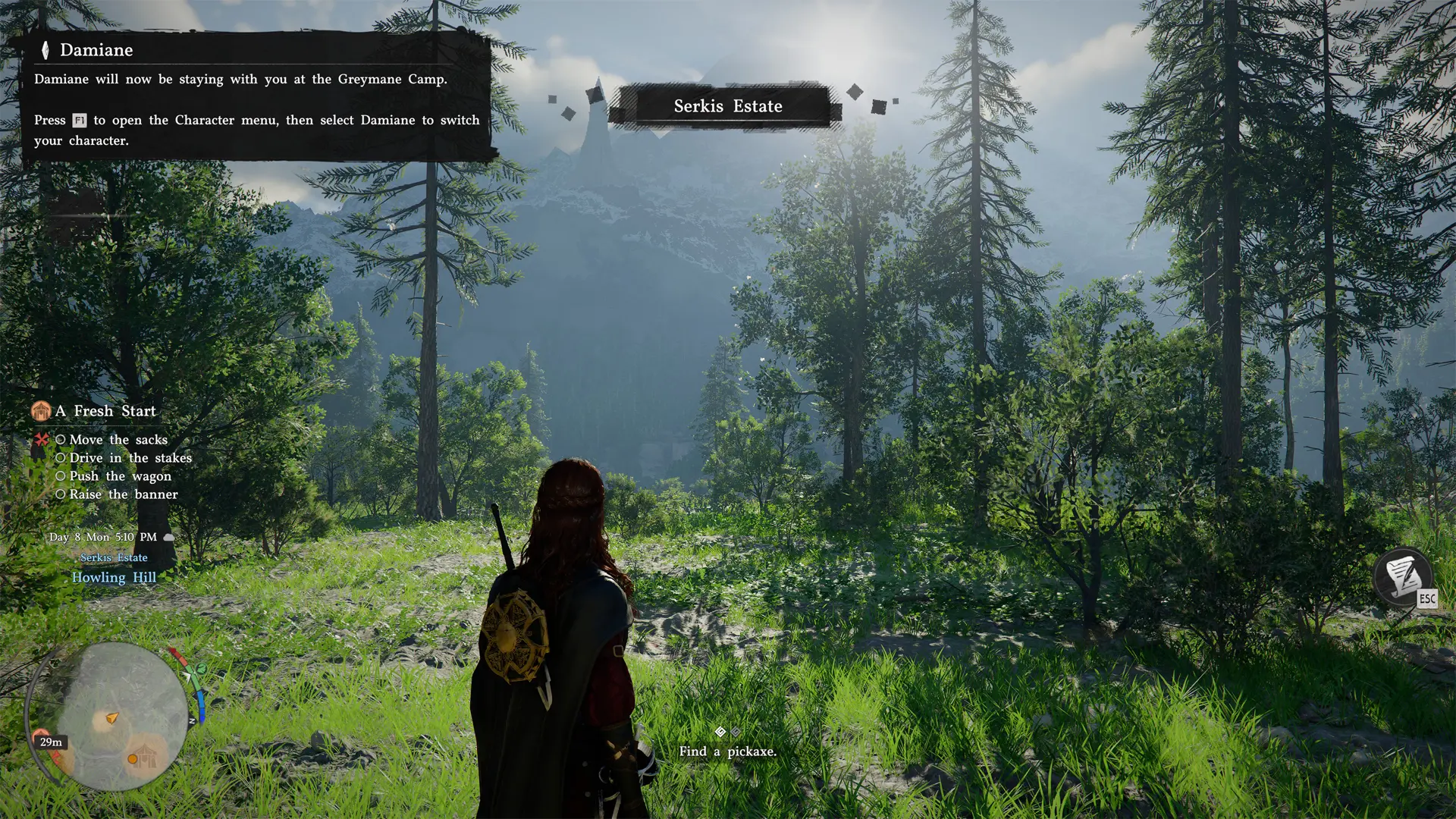Click the Damiane notification panel
Viewport: 1456px width, 819px height.
point(256,96)
